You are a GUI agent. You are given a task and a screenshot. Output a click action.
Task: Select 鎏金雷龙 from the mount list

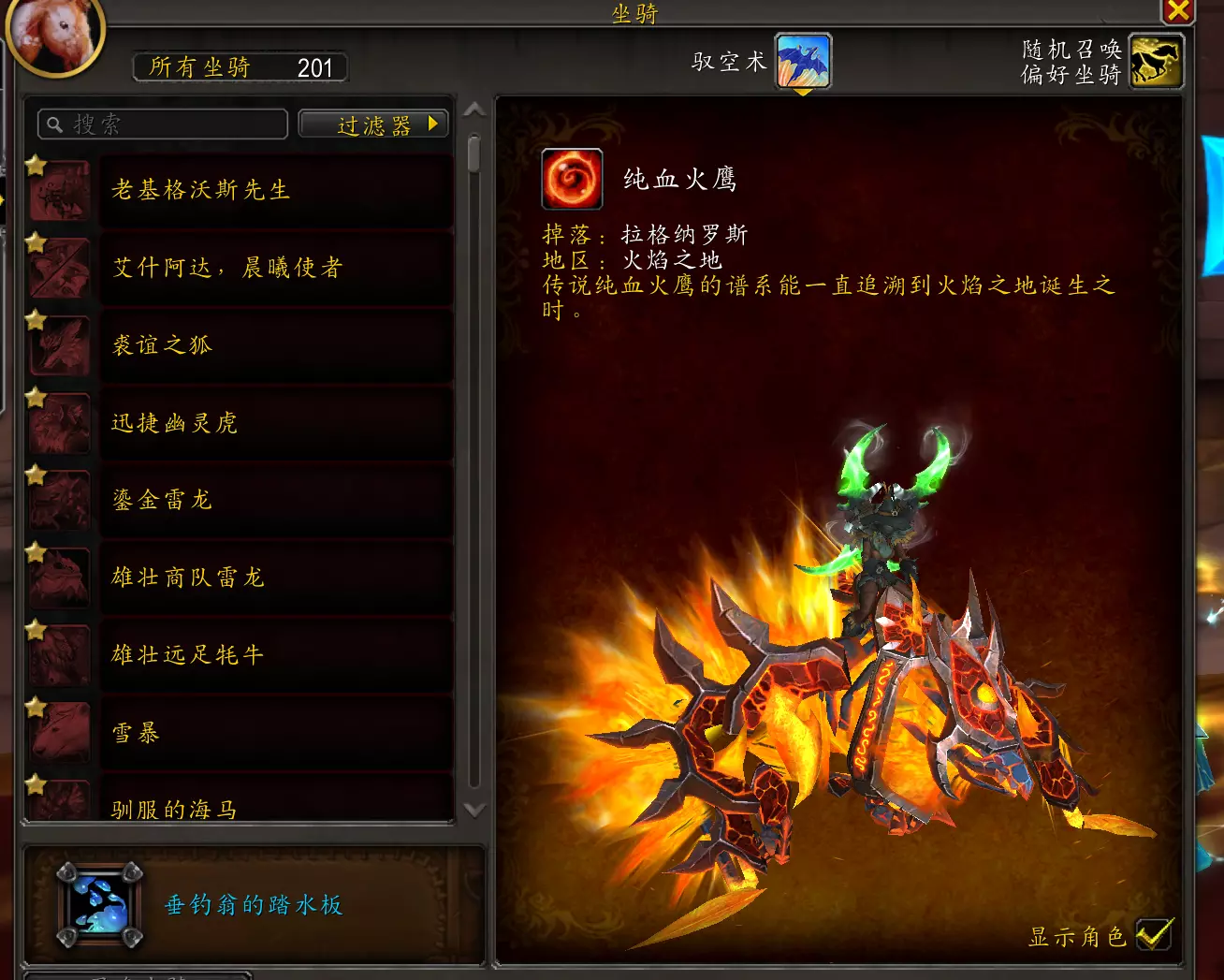point(274,501)
